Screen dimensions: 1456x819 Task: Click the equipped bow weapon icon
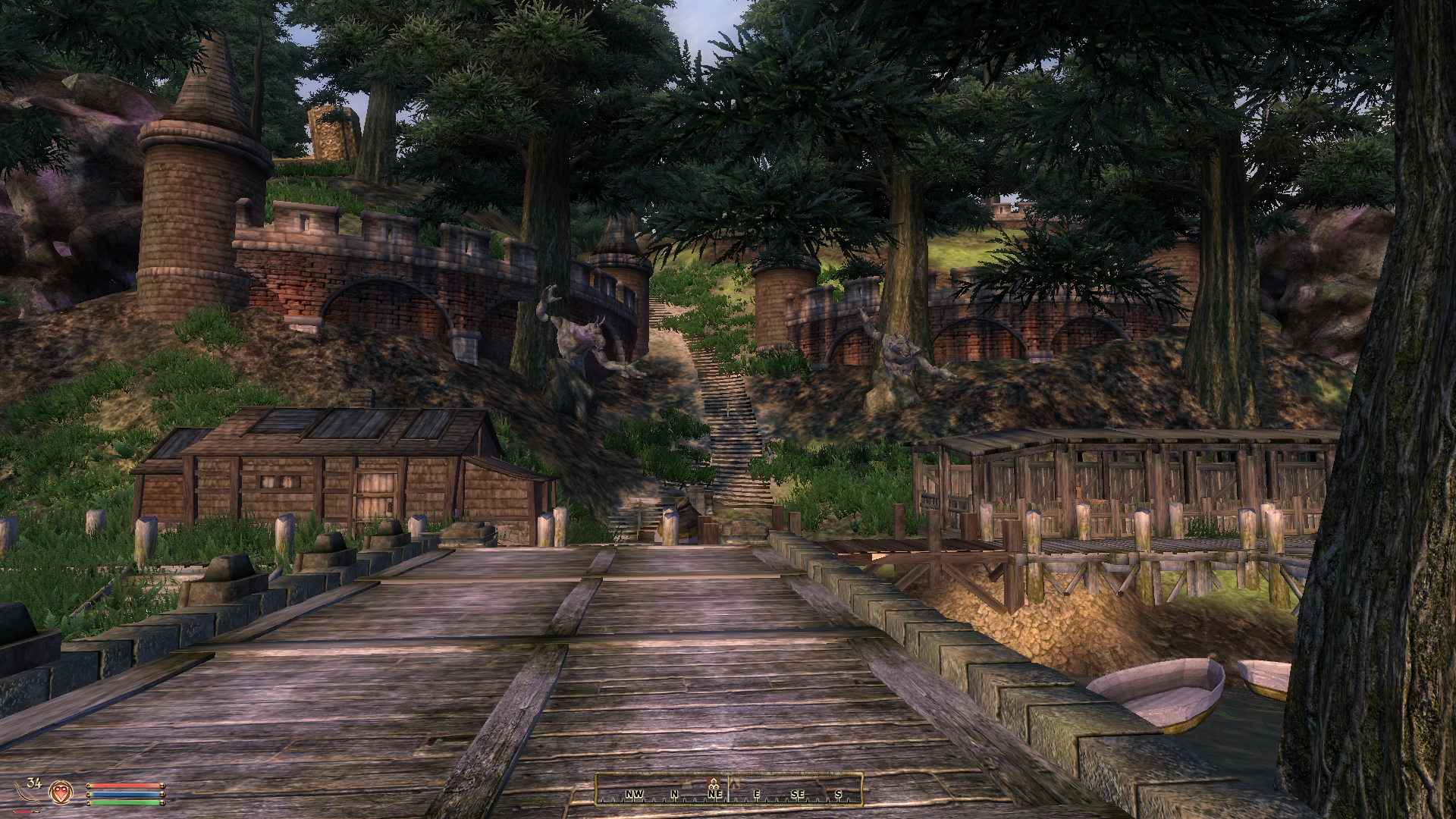coord(24,792)
